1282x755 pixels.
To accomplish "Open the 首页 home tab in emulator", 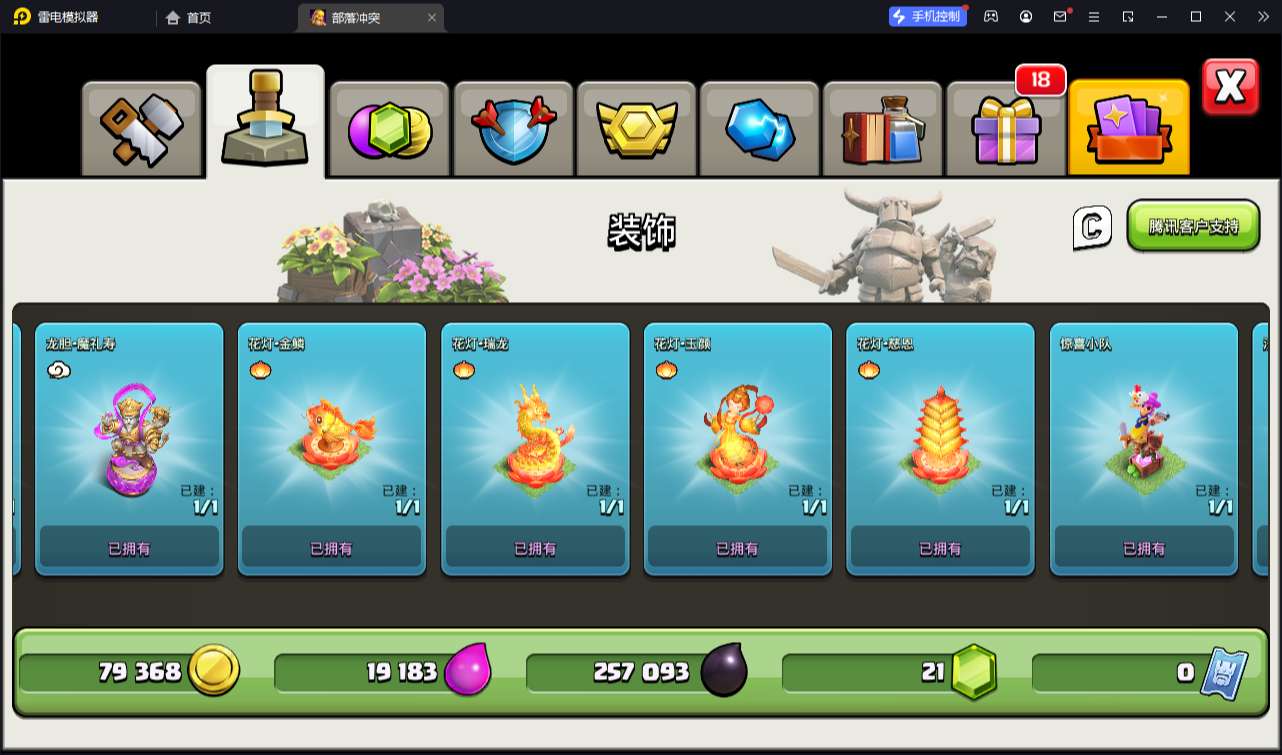I will [x=189, y=17].
